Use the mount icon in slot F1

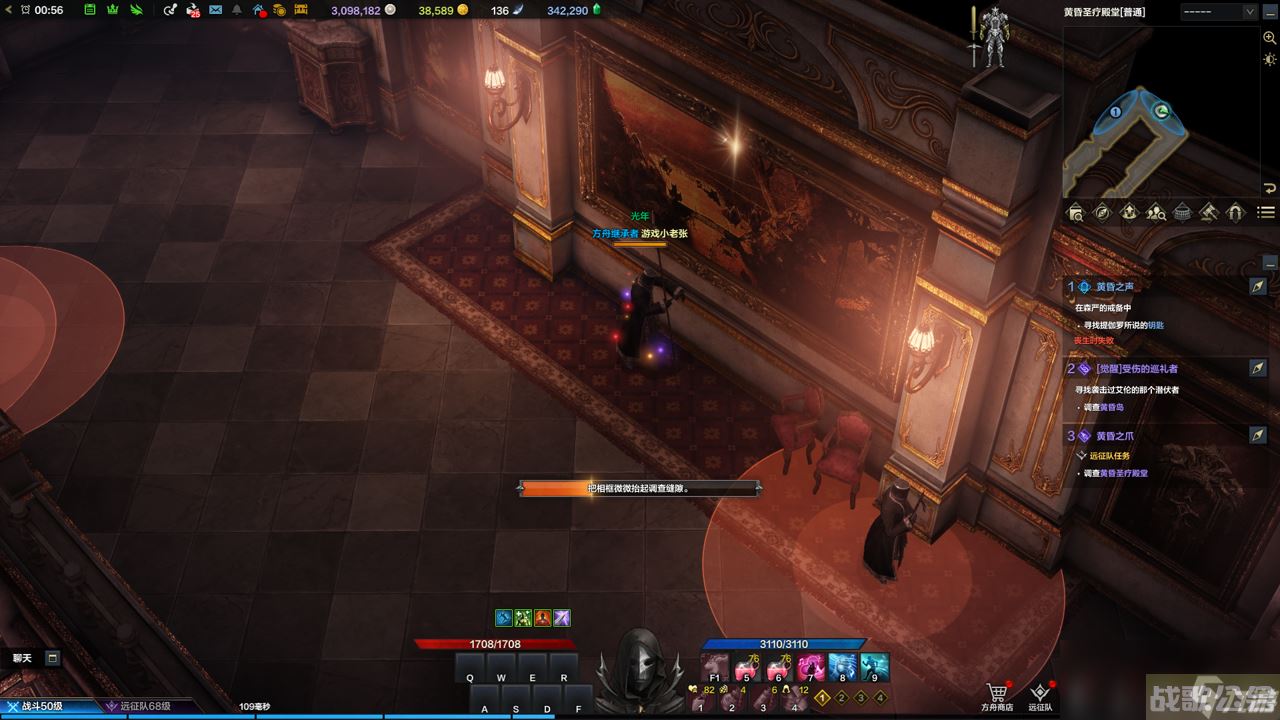[714, 666]
